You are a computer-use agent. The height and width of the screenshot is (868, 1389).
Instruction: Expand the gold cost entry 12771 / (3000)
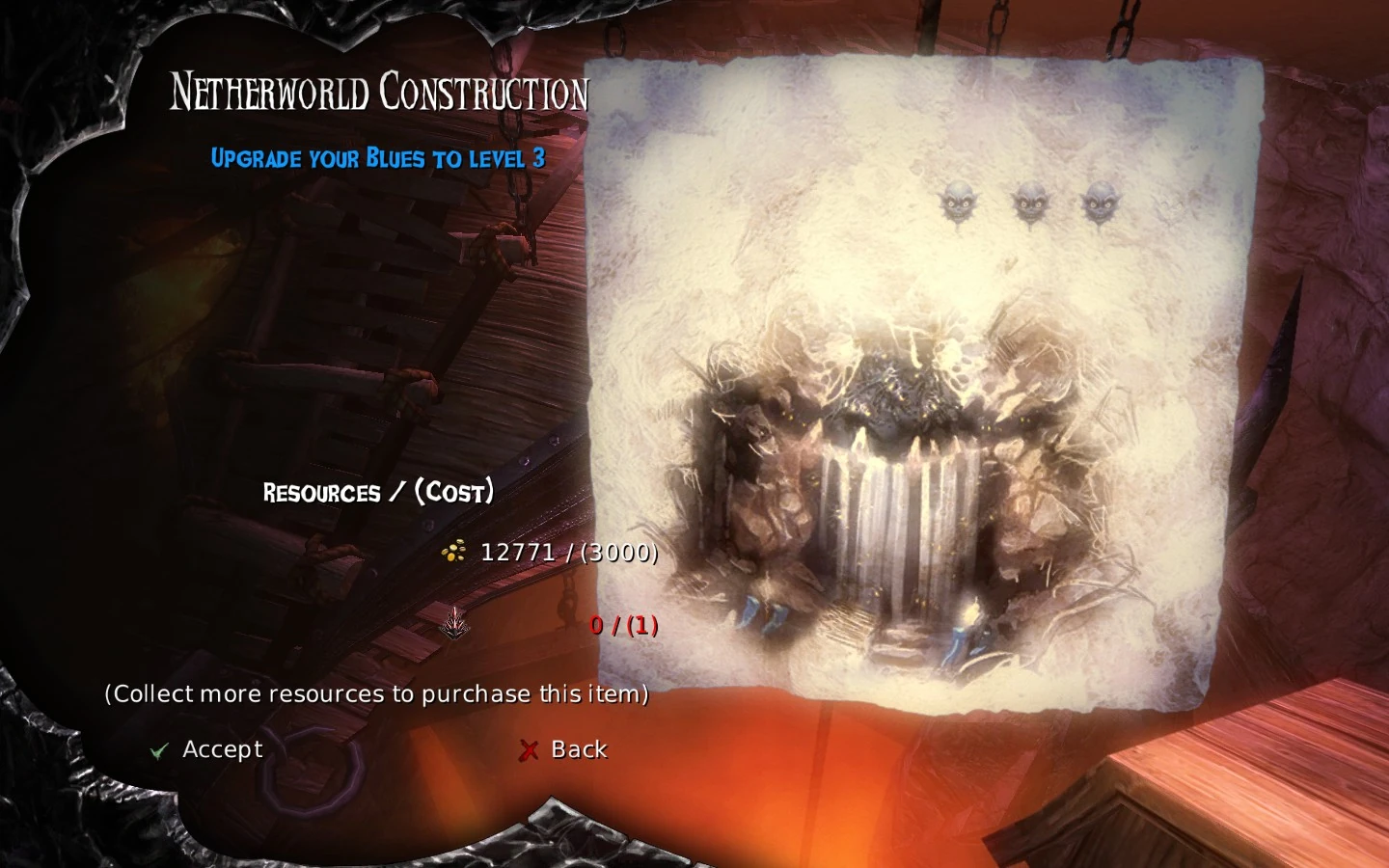click(569, 554)
